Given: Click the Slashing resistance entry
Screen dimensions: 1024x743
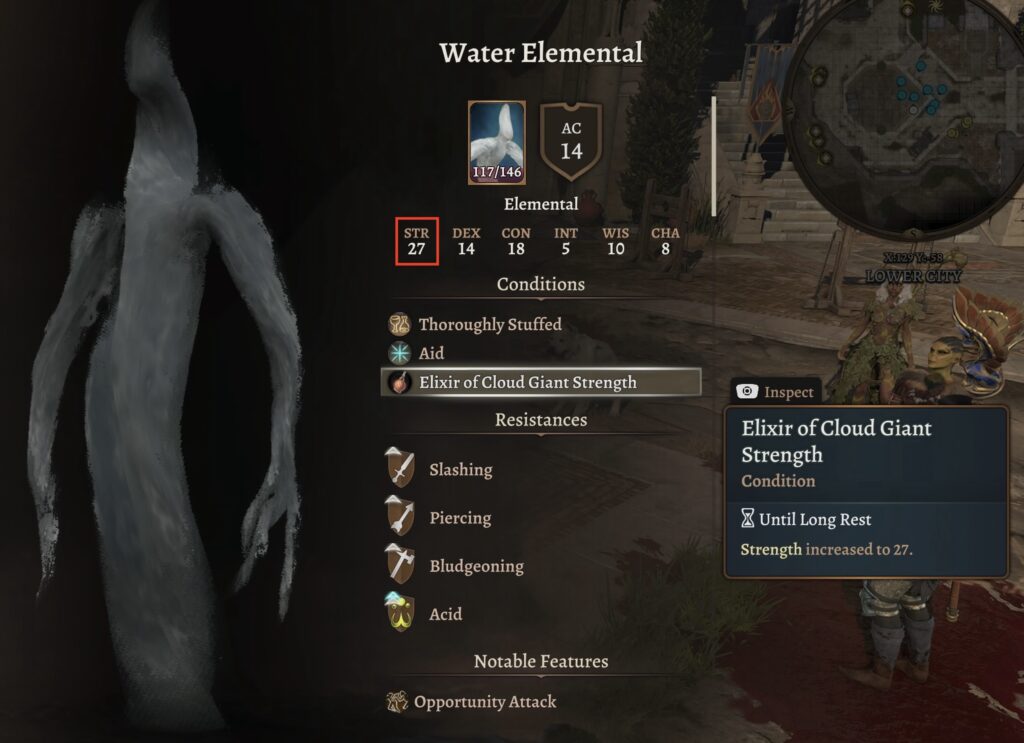Looking at the screenshot, I should (x=460, y=469).
